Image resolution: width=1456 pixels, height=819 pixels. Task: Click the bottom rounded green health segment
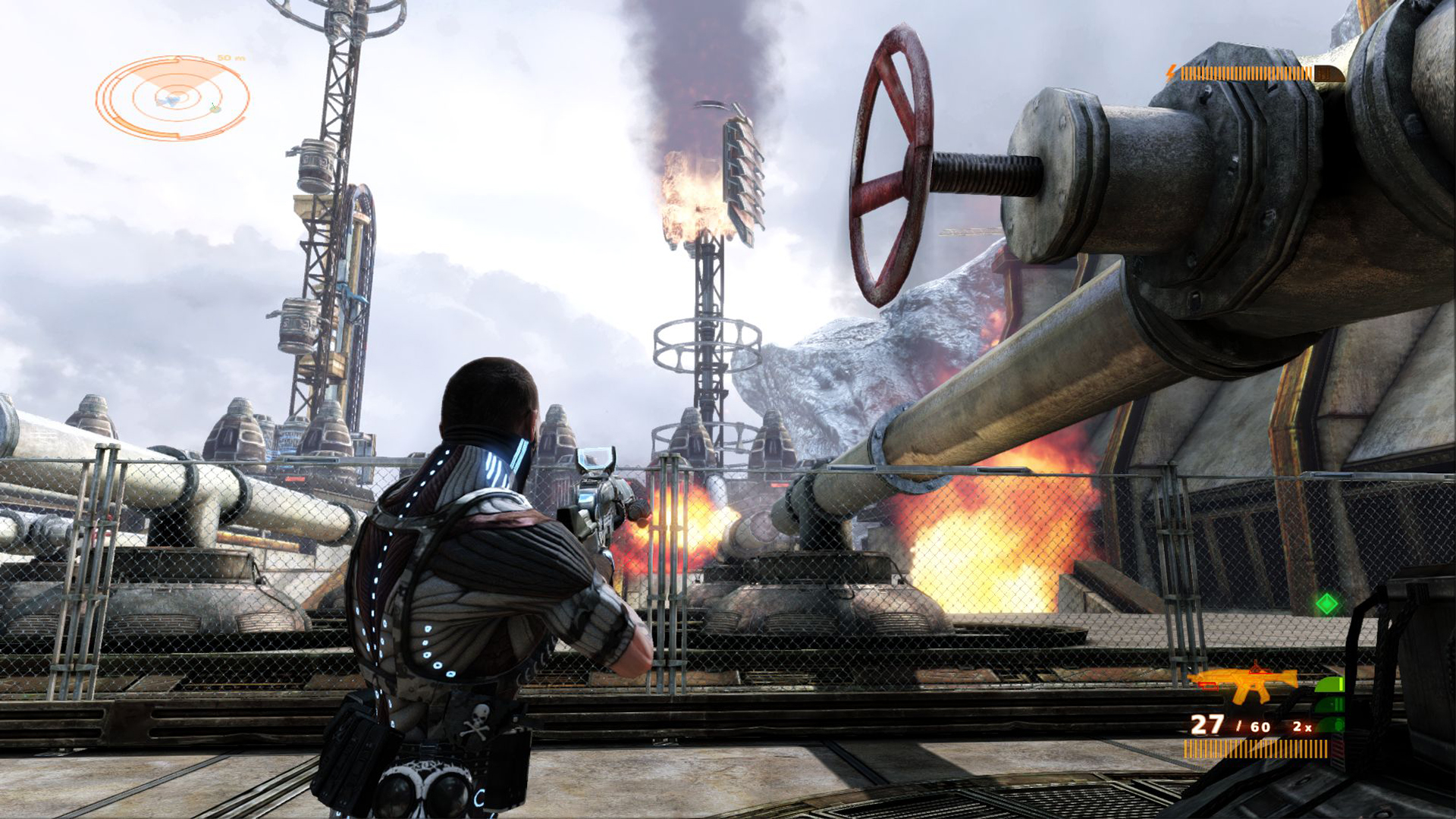(1329, 724)
